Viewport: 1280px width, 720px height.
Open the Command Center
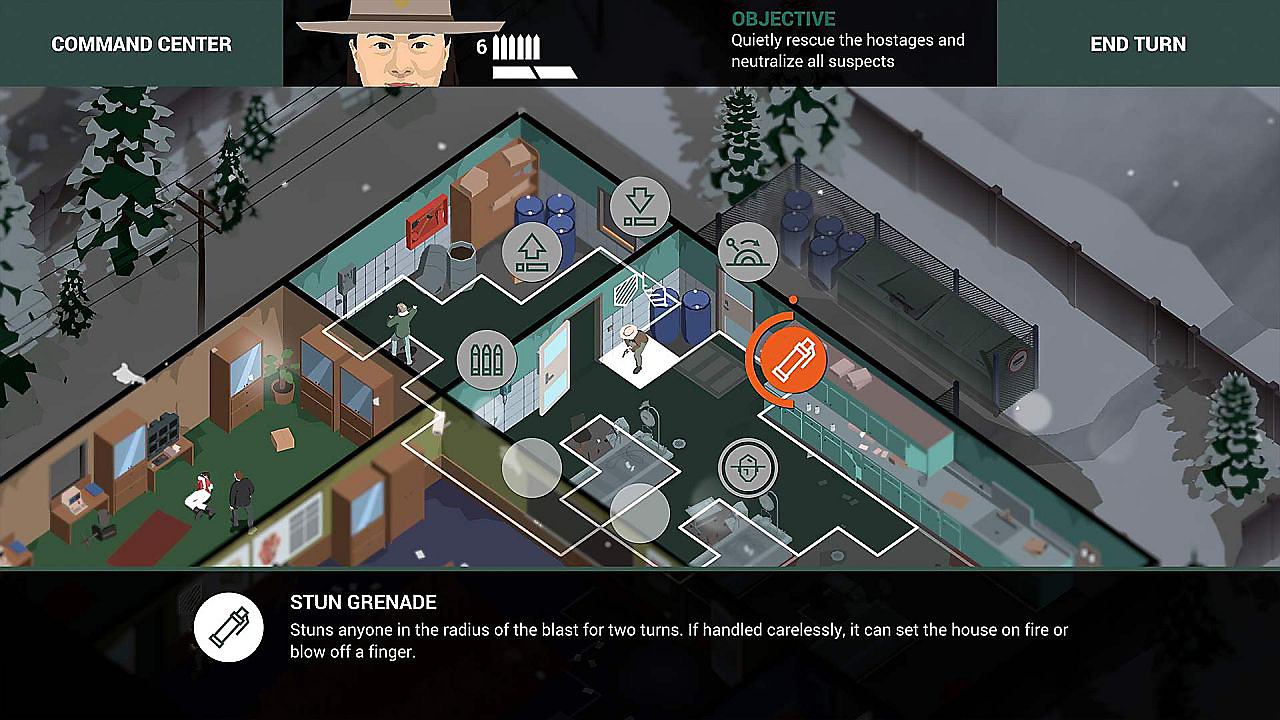(x=141, y=44)
